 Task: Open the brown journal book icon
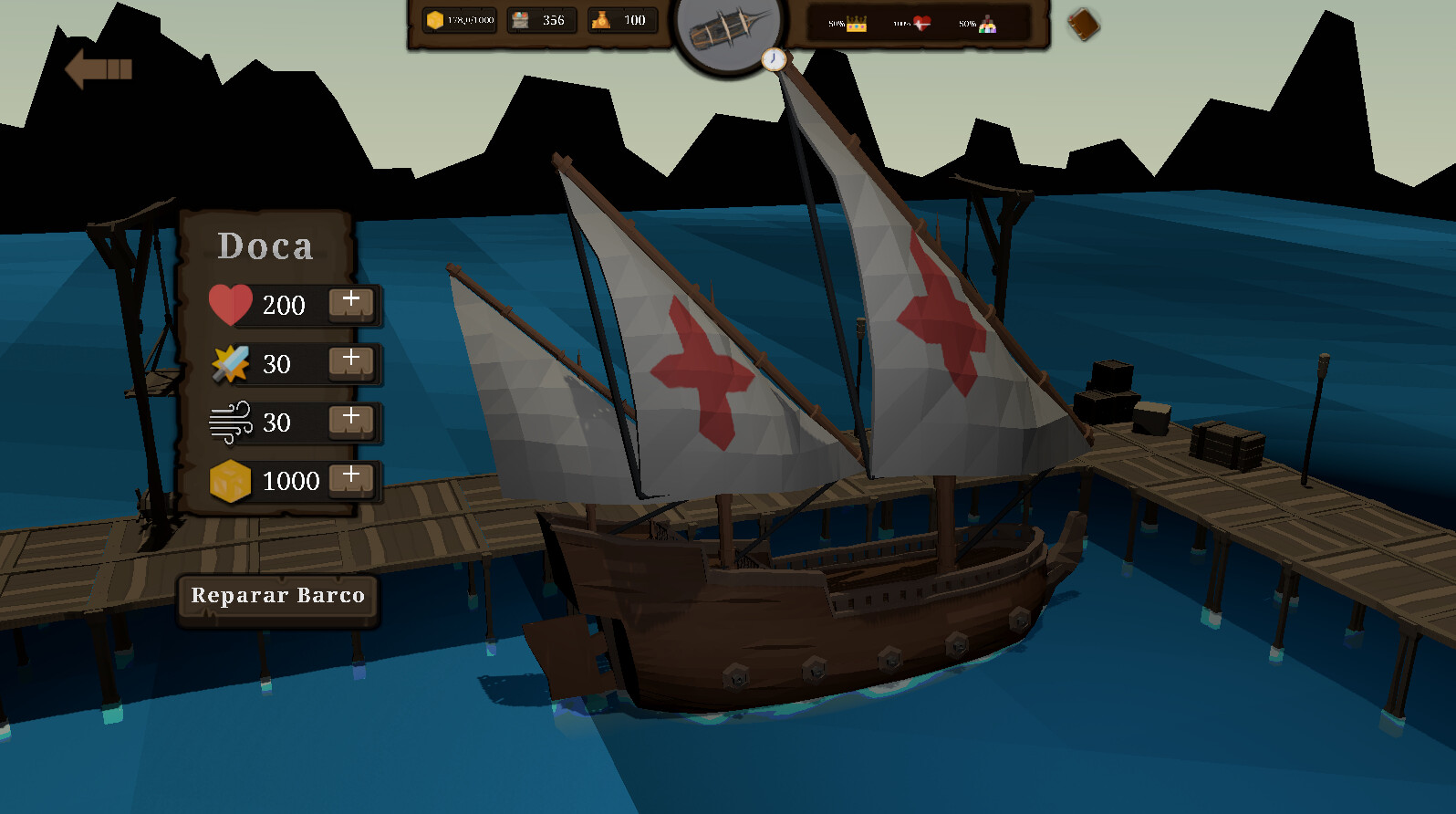[1082, 25]
